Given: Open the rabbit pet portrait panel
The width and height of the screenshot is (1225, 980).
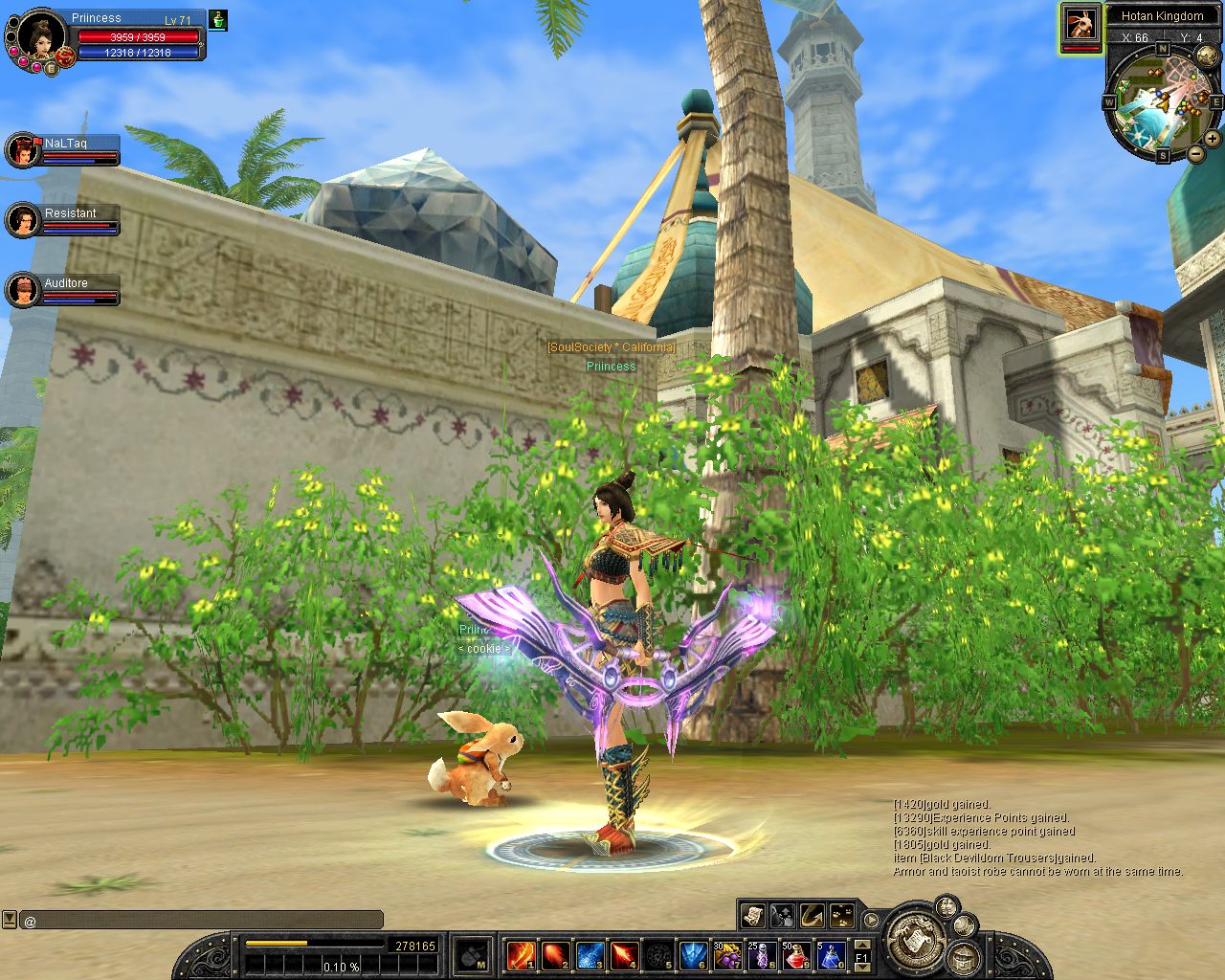Looking at the screenshot, I should (1080, 27).
